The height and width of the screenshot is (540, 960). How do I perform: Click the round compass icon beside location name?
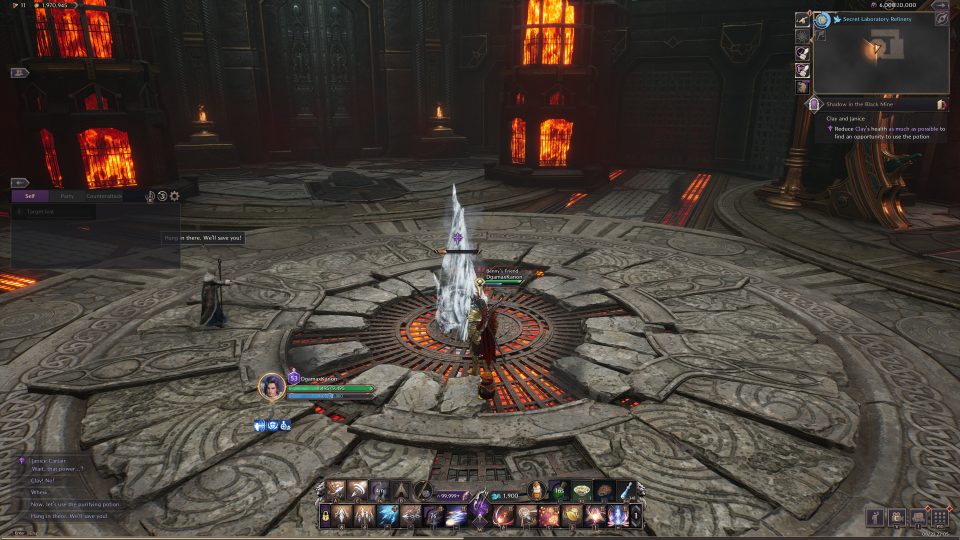(x=822, y=19)
